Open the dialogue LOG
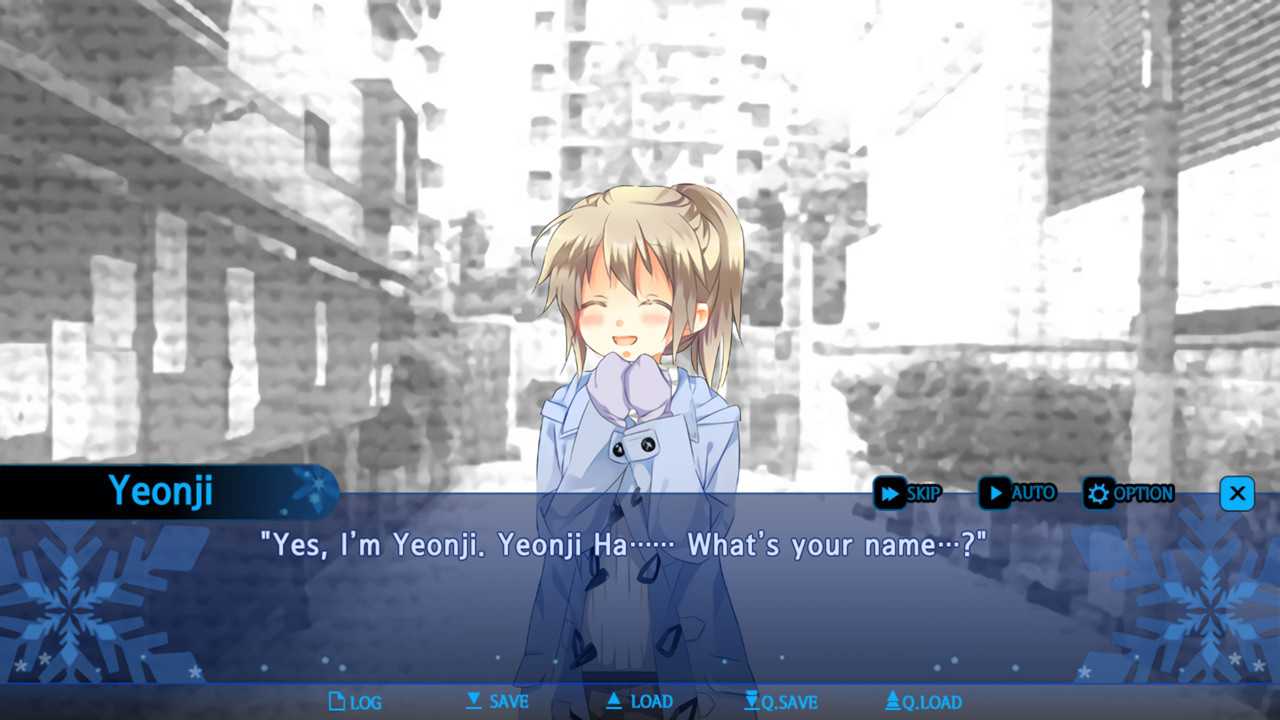The width and height of the screenshot is (1280, 720). [x=355, y=702]
